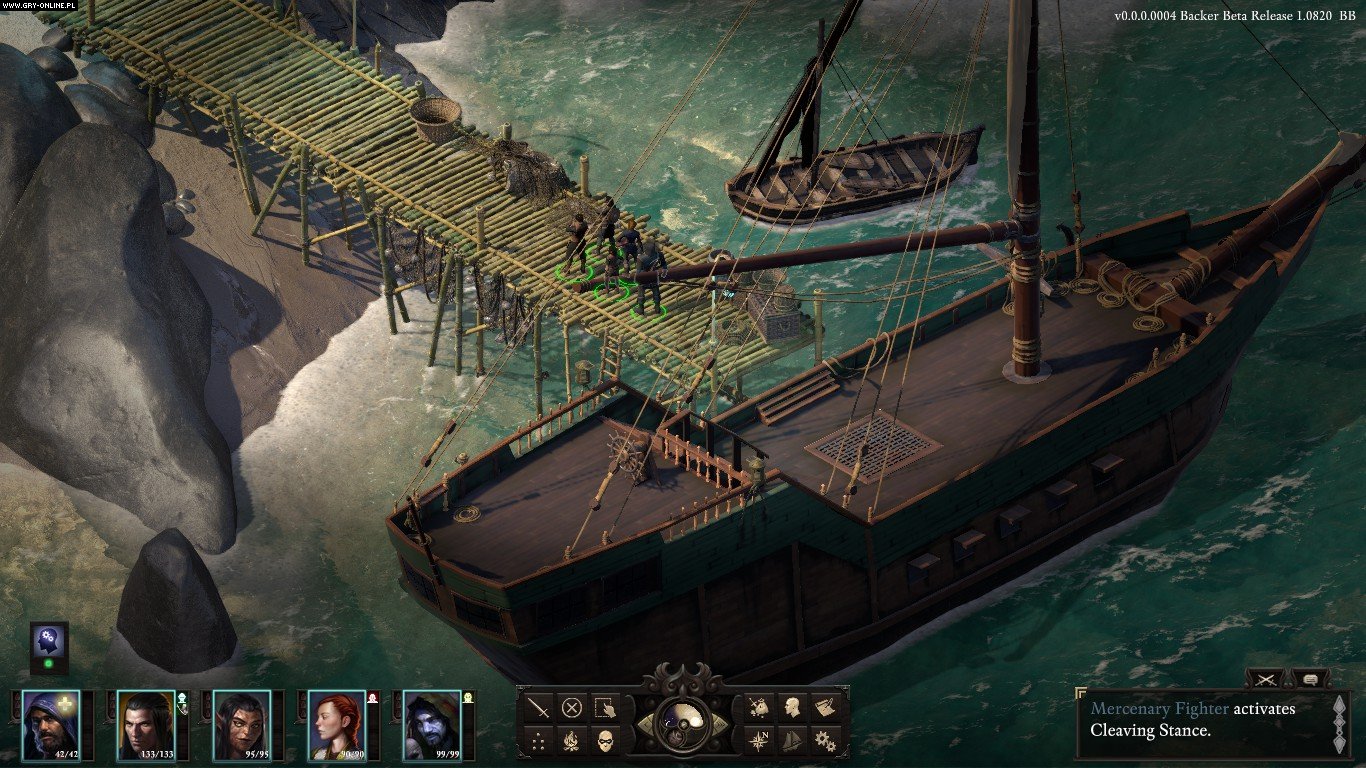This screenshot has height=768, width=1366.
Task: Open the area map compass icon
Action: coord(760,741)
